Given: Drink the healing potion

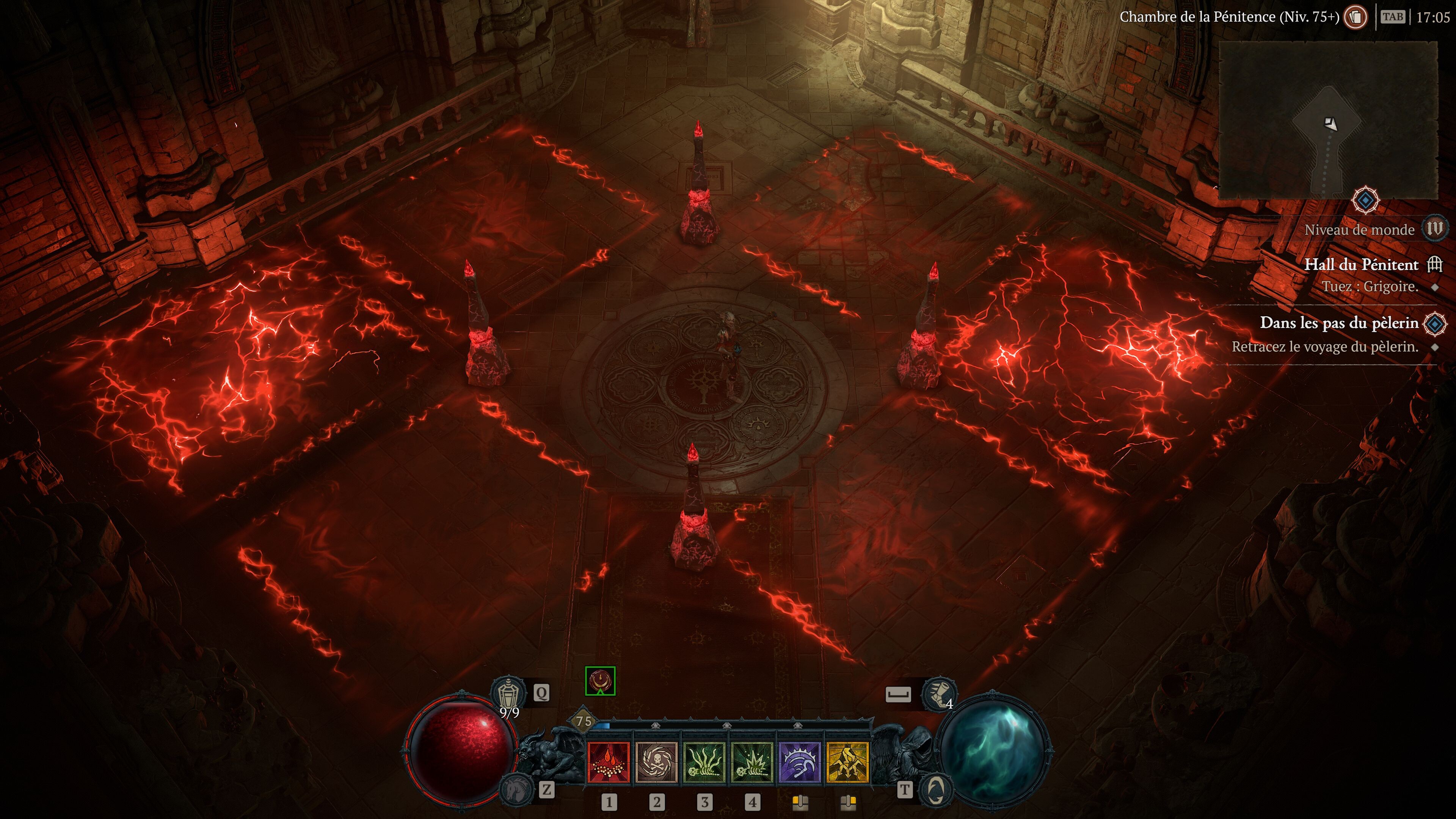Looking at the screenshot, I should tap(508, 693).
